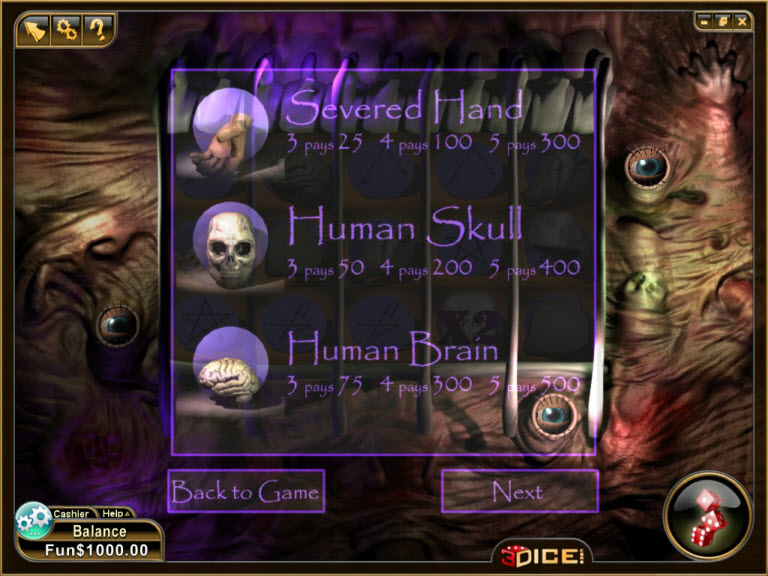Open settings with the twin gears toolbar icon
Viewport: 768px width, 576px height.
[x=67, y=29]
